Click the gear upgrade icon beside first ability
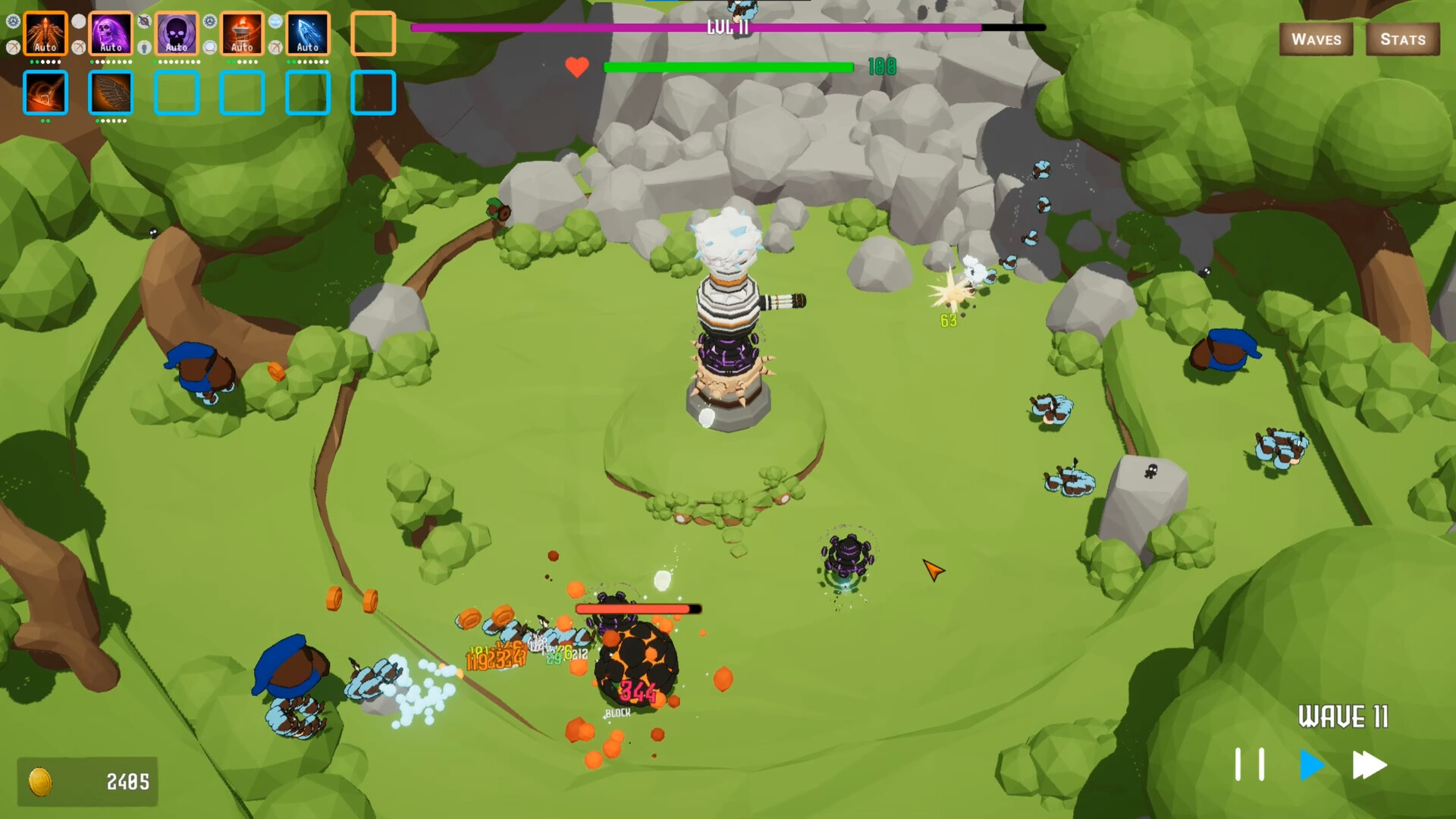The image size is (1456, 819). (12, 21)
